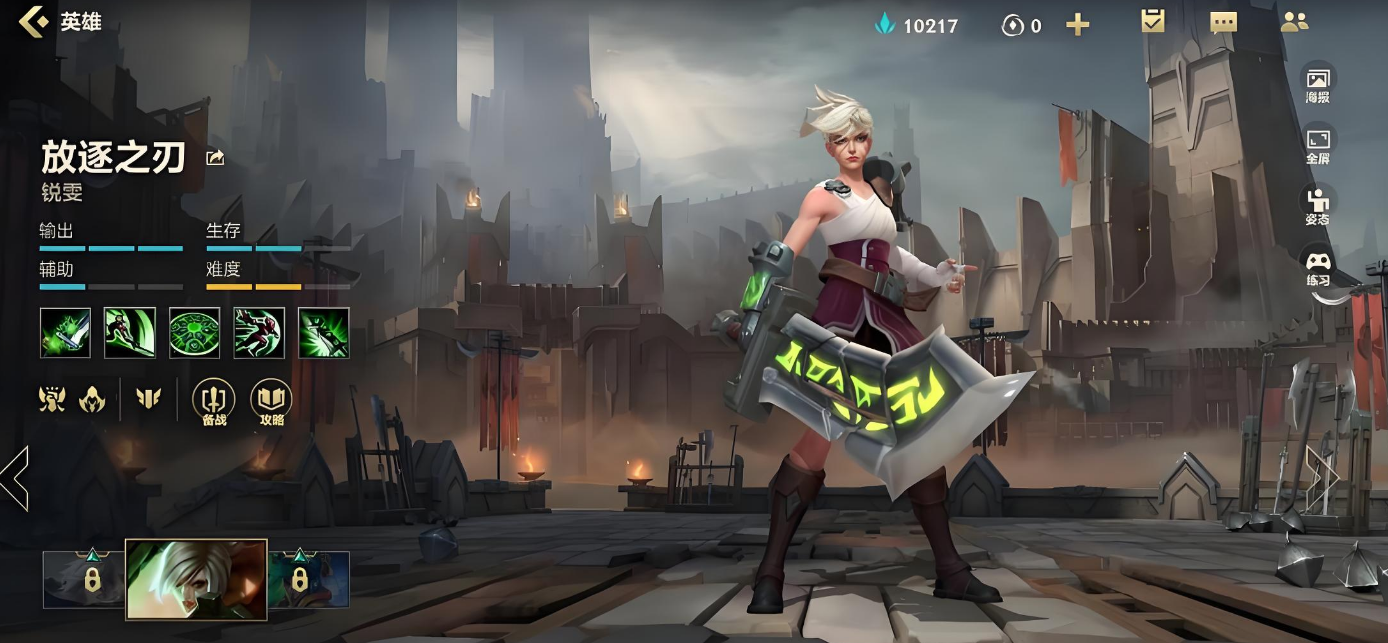Image resolution: width=1388 pixels, height=643 pixels.
Task: Add currency with the plus button
Action: [x=1077, y=25]
